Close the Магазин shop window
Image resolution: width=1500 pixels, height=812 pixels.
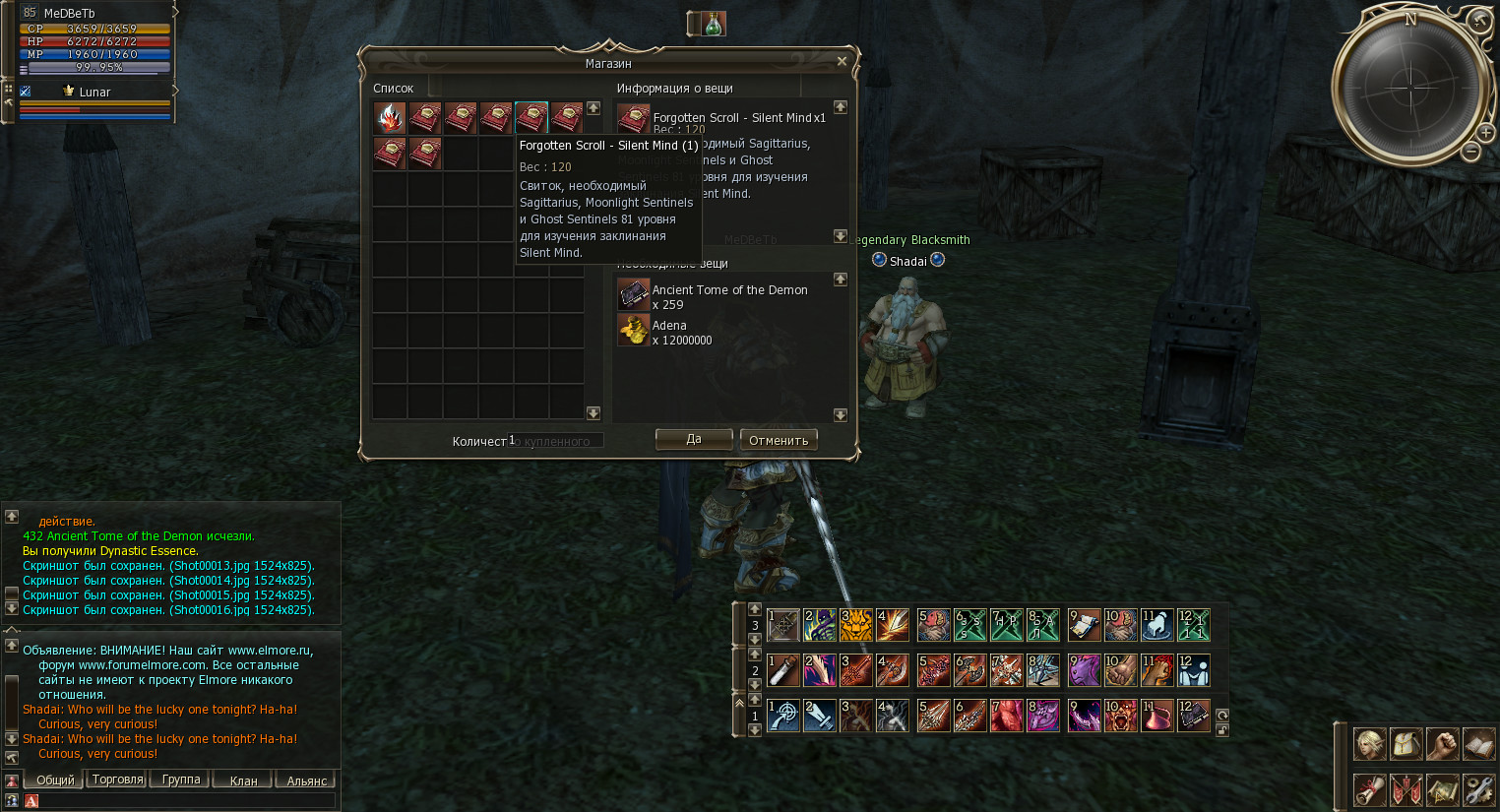(x=842, y=61)
